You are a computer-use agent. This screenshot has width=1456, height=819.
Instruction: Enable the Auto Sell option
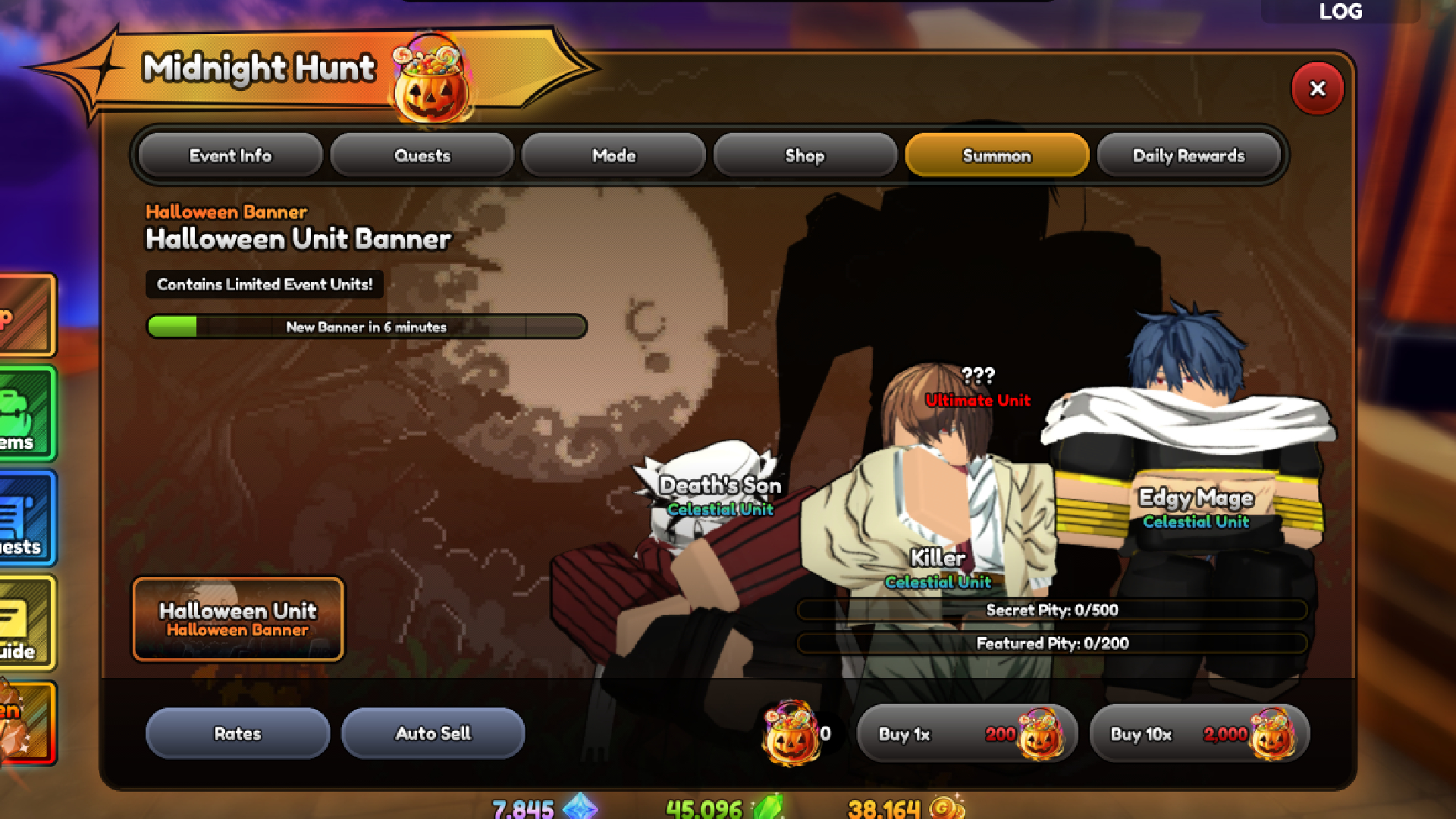pyautogui.click(x=434, y=733)
